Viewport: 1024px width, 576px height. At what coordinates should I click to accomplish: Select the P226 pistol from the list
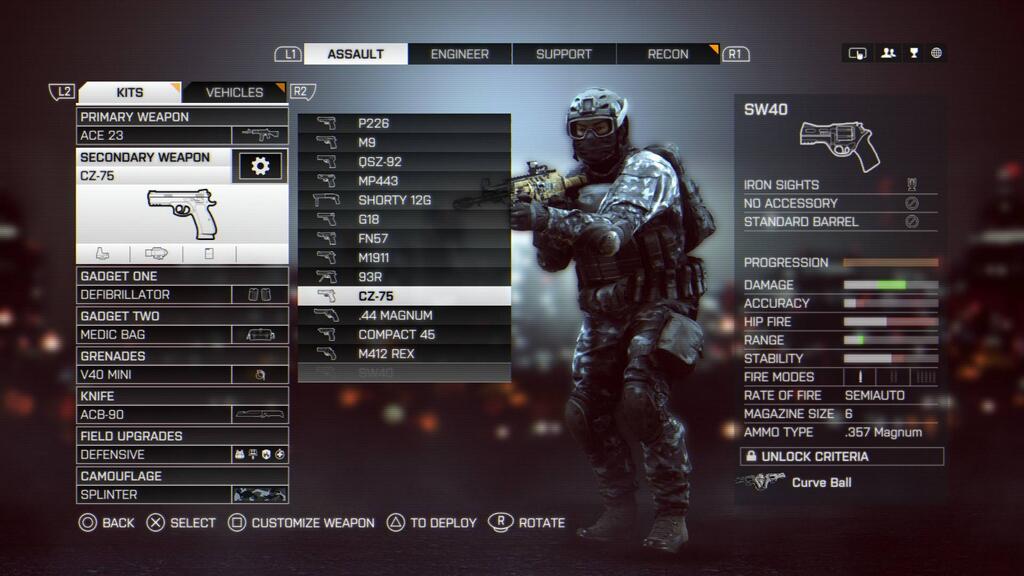pos(404,124)
